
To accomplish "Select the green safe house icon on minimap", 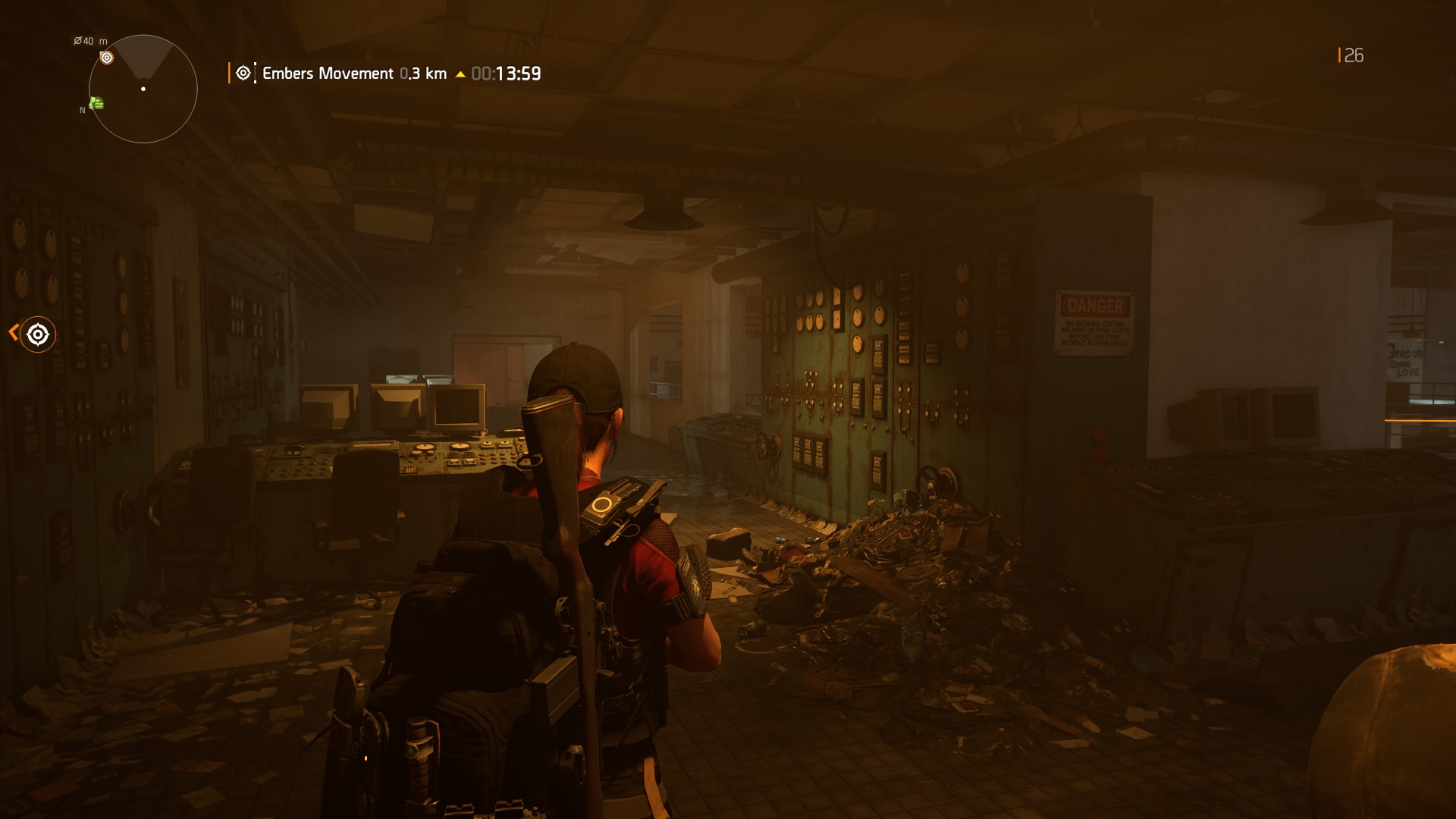I will (96, 104).
